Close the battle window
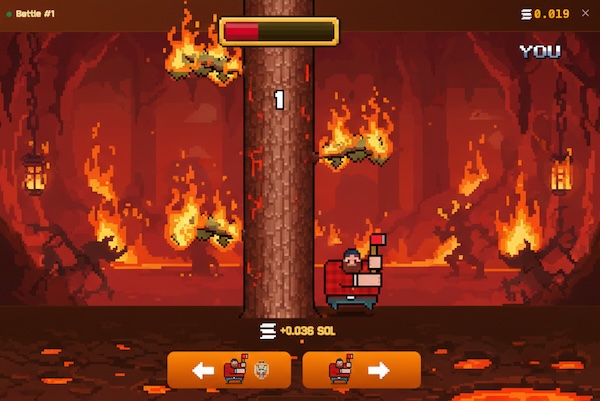600x401 pixels. [585, 13]
